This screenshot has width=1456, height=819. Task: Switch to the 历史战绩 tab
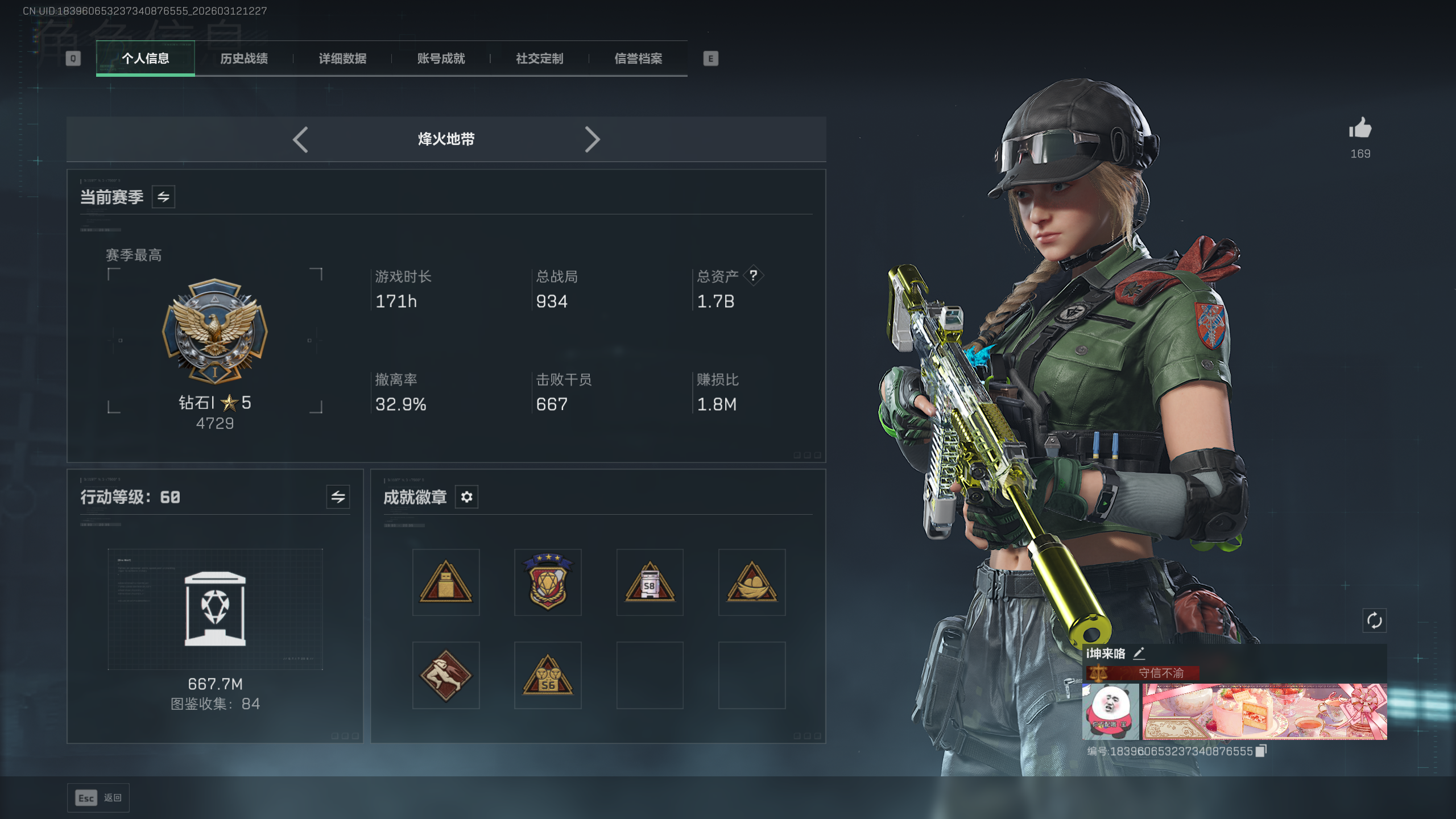[x=244, y=59]
